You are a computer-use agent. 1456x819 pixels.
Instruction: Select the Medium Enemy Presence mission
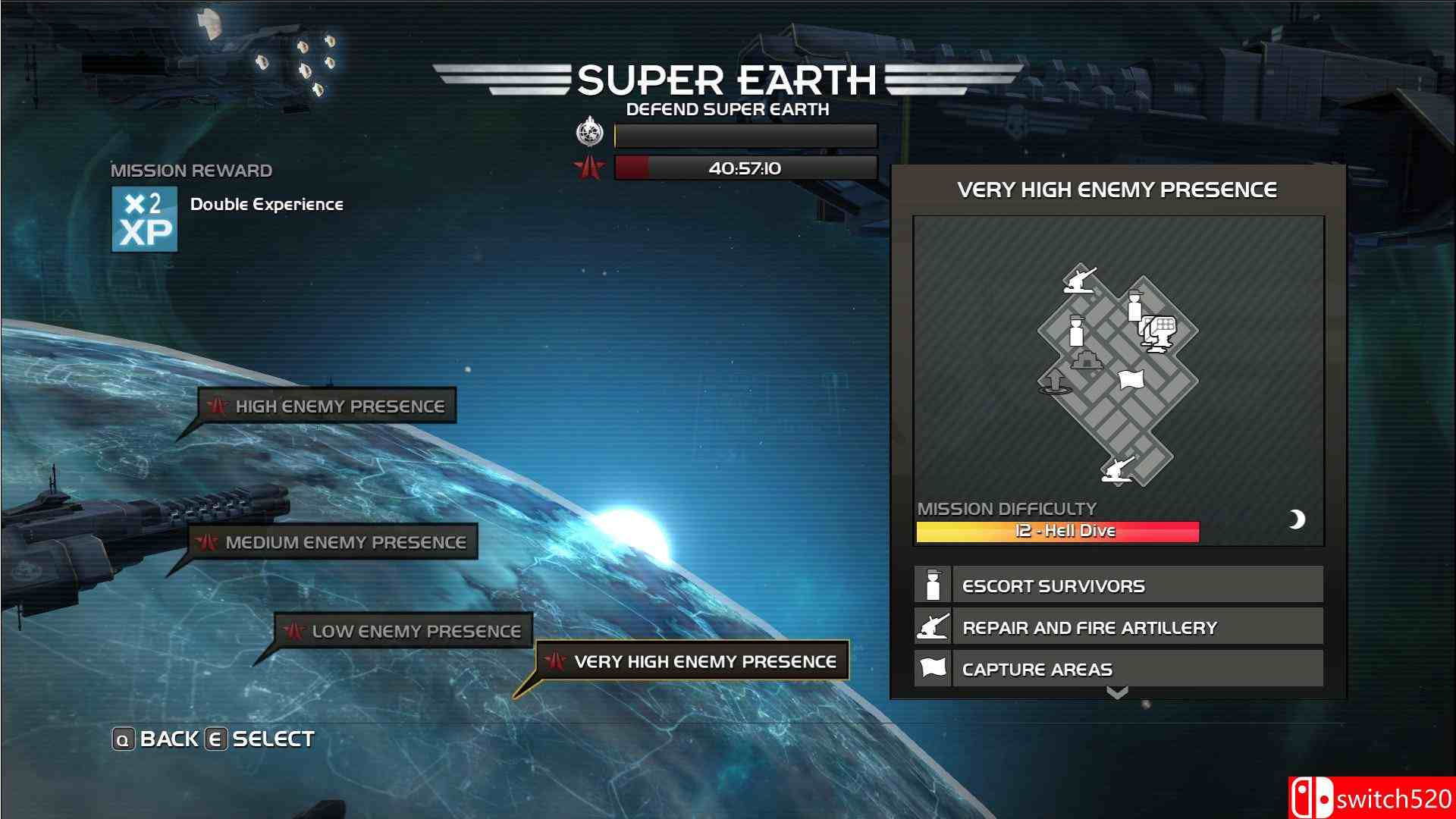click(345, 542)
